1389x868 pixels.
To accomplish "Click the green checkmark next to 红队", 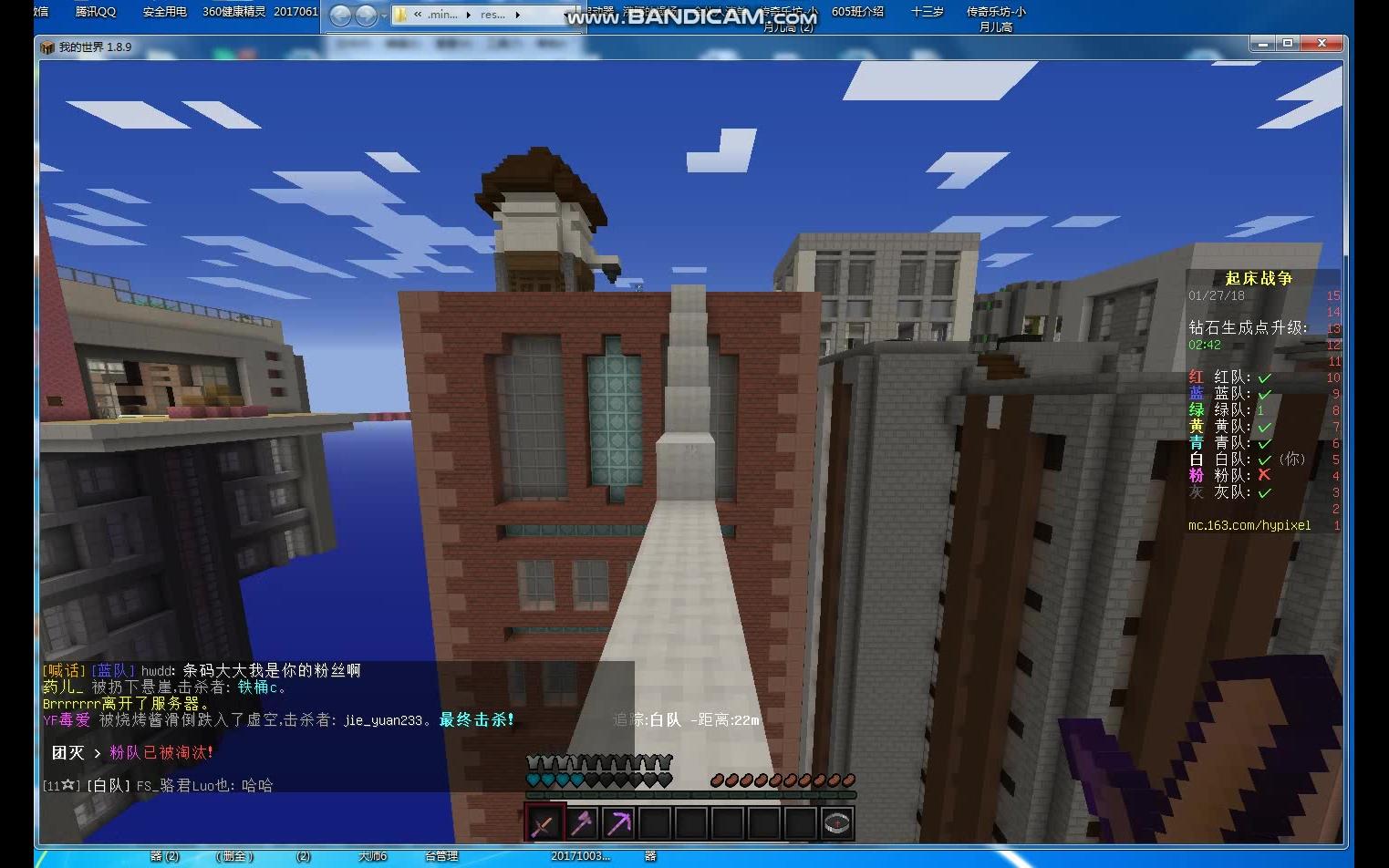I will click(x=1264, y=377).
